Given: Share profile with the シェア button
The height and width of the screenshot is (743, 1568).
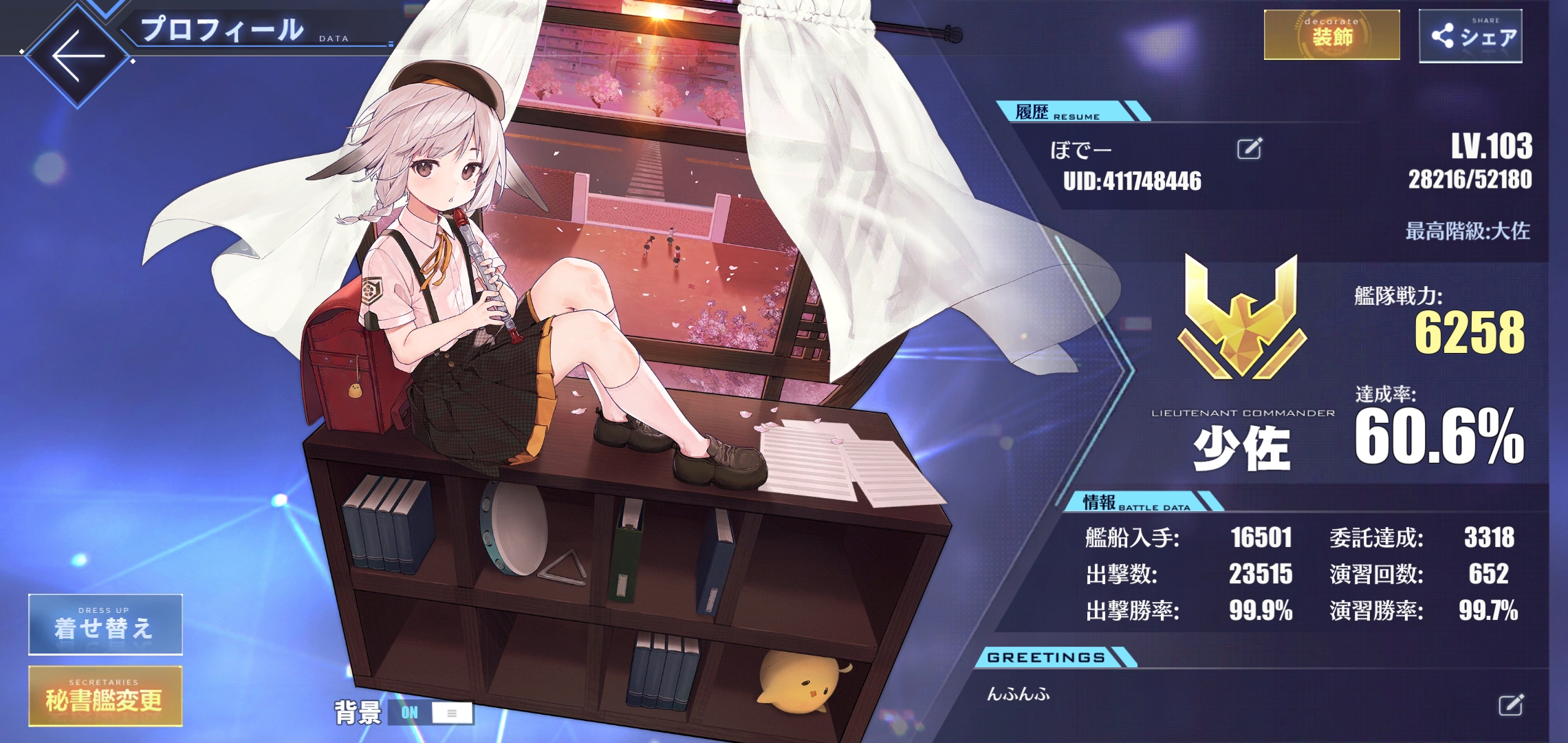Looking at the screenshot, I should click(1470, 36).
